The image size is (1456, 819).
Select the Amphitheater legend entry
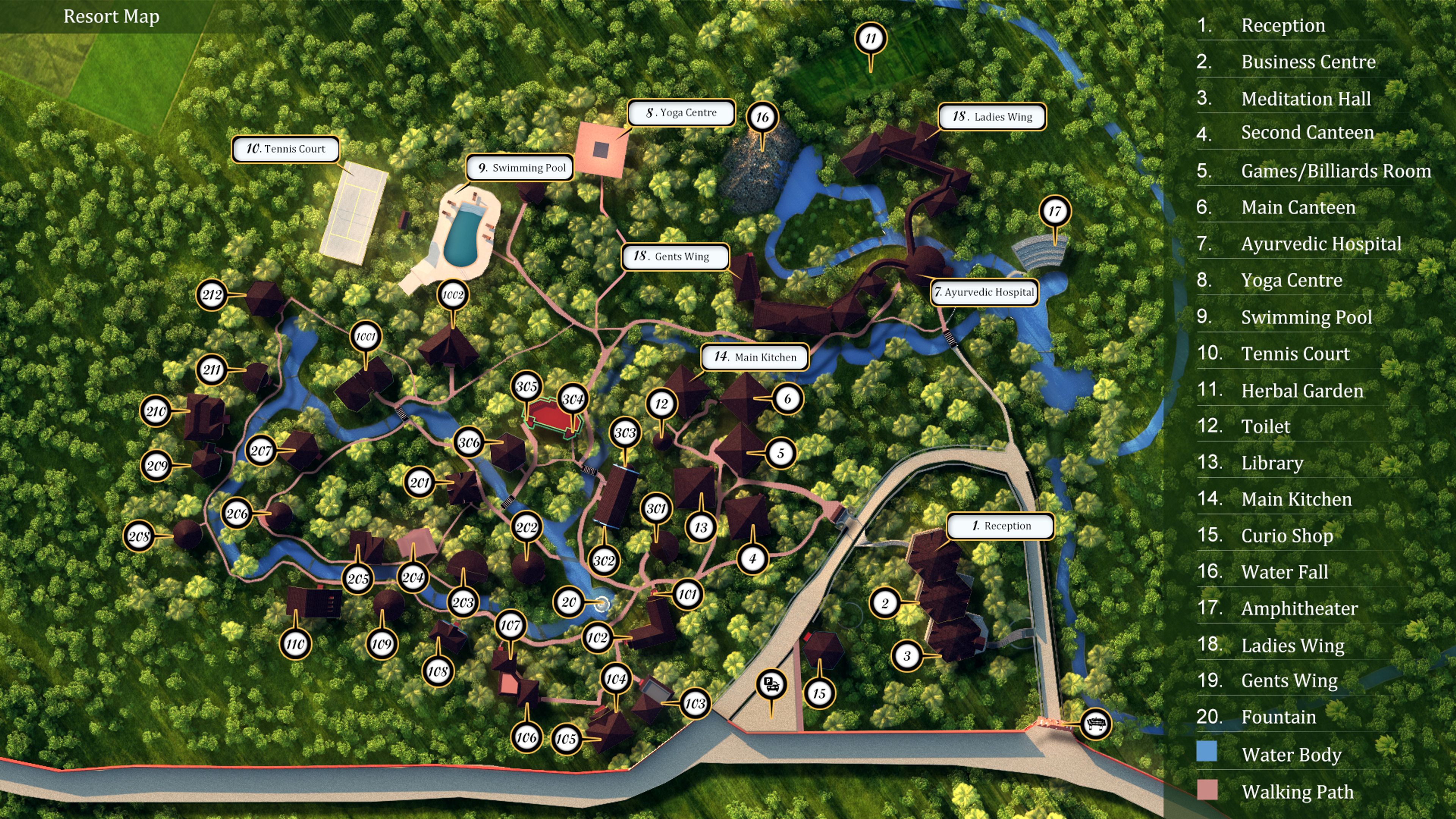click(x=1299, y=608)
